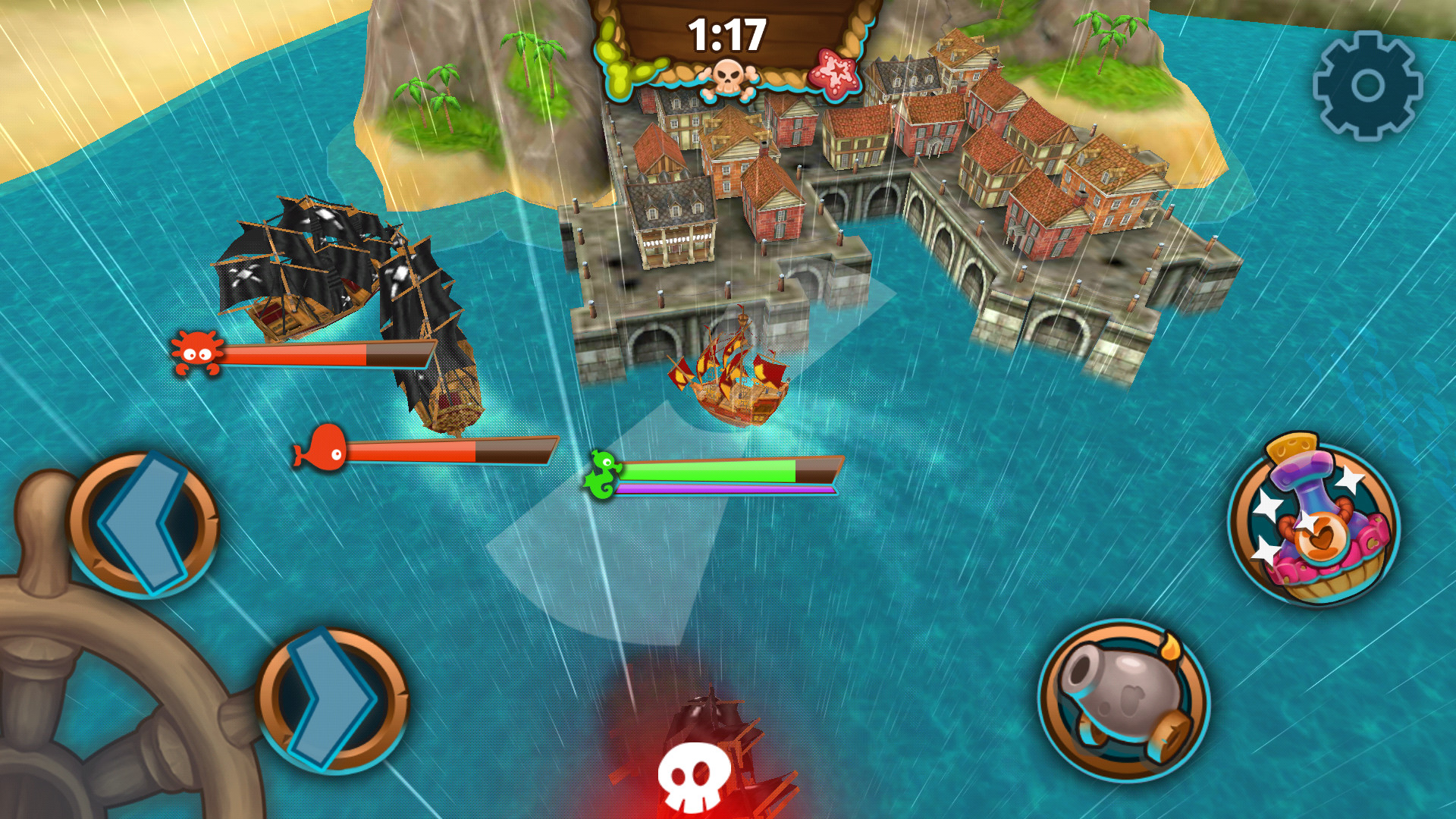Tap the green goo decoration on the banner
Screen dimensions: 1456x819
622,57
